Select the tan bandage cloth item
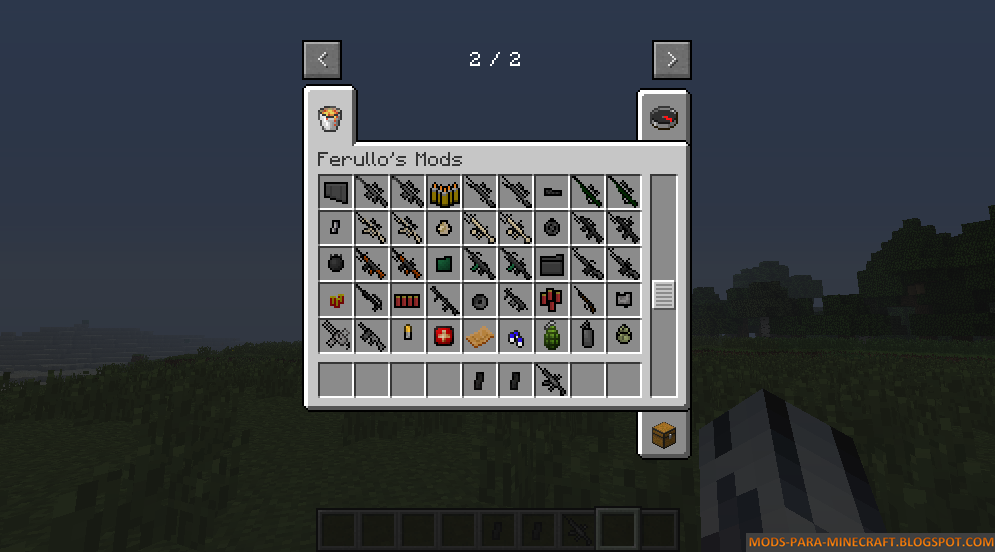The image size is (995, 552). (479, 336)
